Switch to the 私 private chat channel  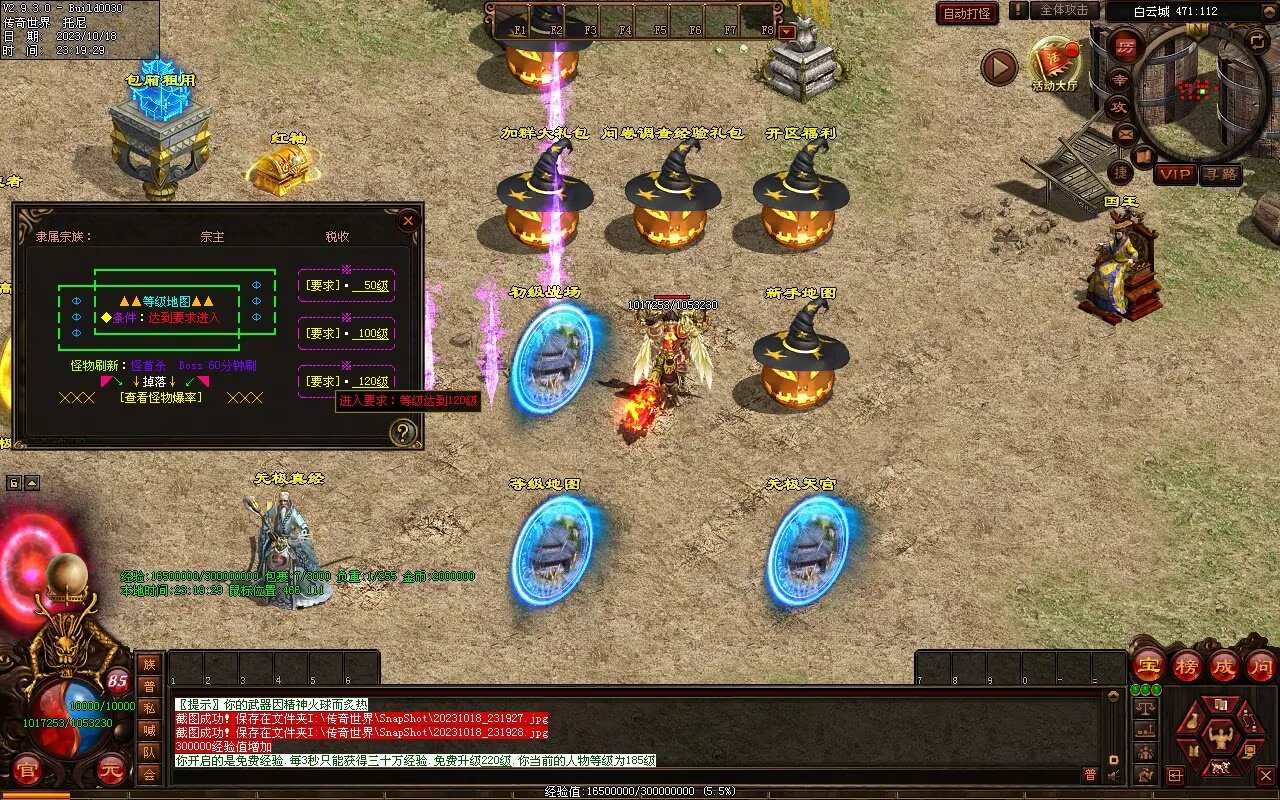pyautogui.click(x=149, y=708)
